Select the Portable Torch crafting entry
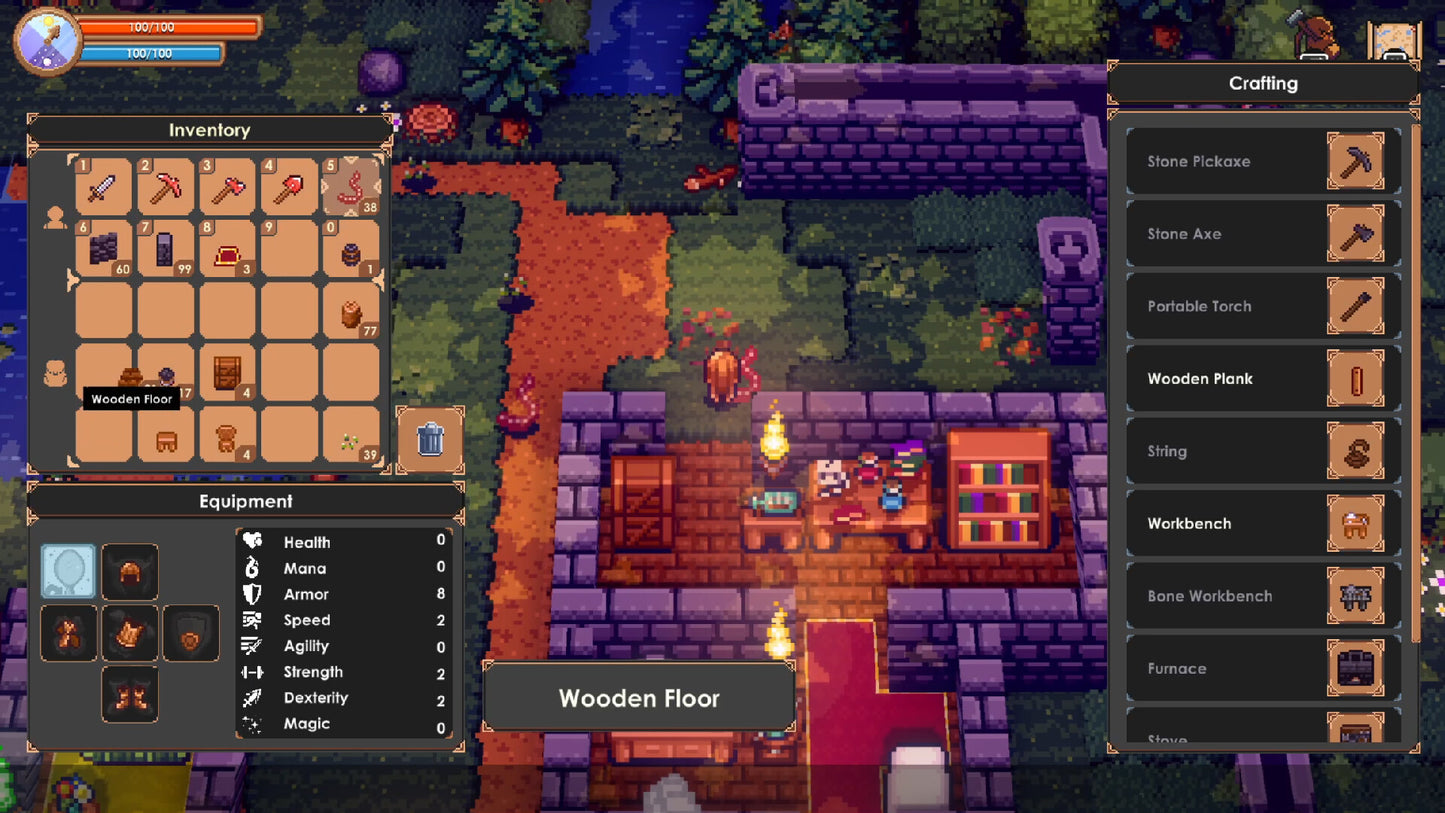This screenshot has height=813, width=1445. tap(1263, 307)
